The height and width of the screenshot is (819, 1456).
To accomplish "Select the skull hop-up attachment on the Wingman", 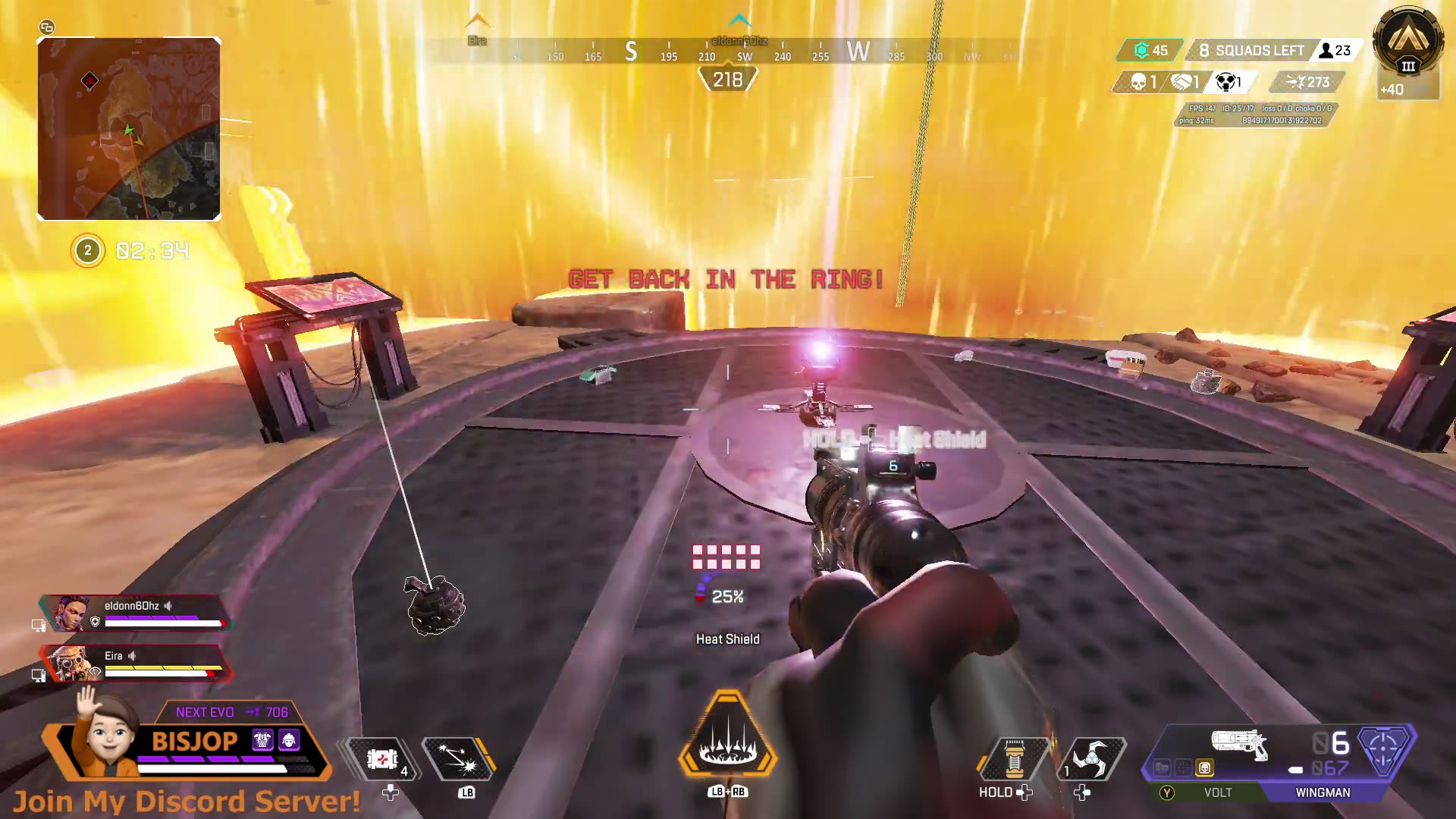I will pos(1206,768).
